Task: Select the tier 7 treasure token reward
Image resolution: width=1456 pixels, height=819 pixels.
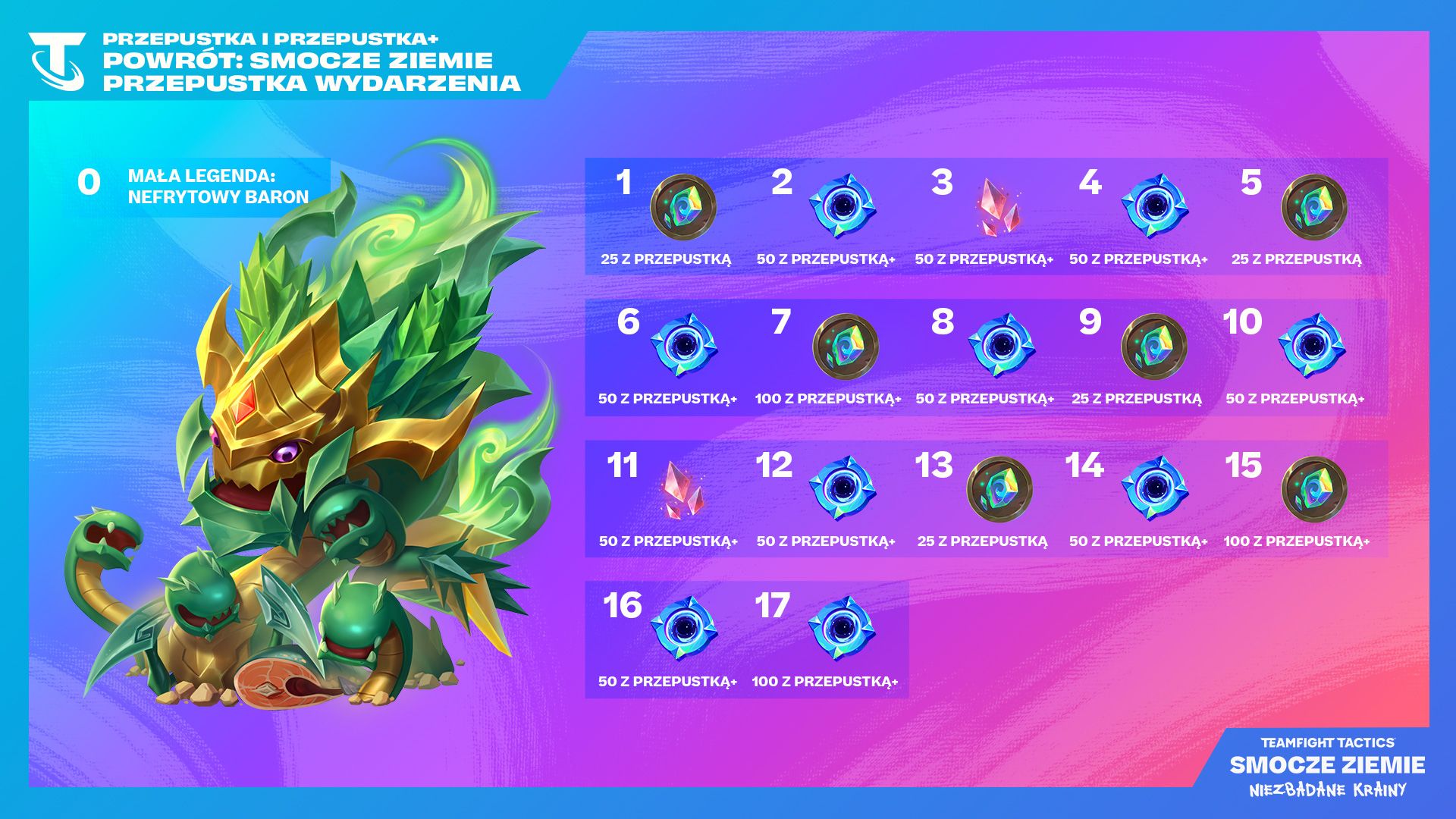Action: [x=845, y=347]
